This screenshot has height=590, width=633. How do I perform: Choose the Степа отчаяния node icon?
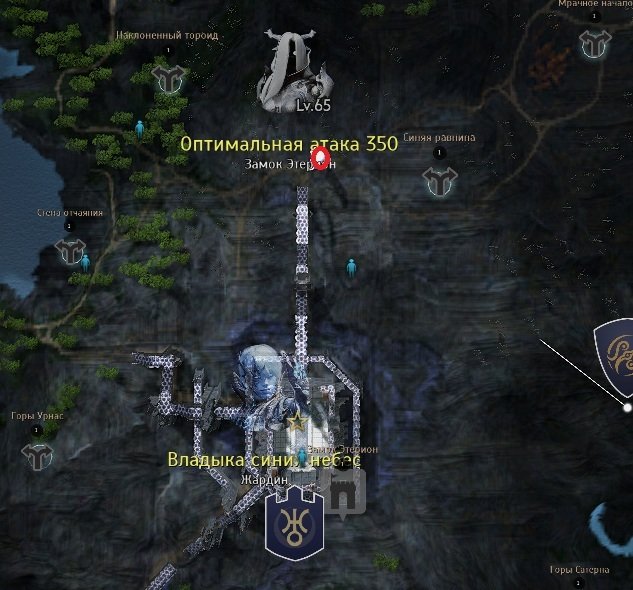[70, 251]
